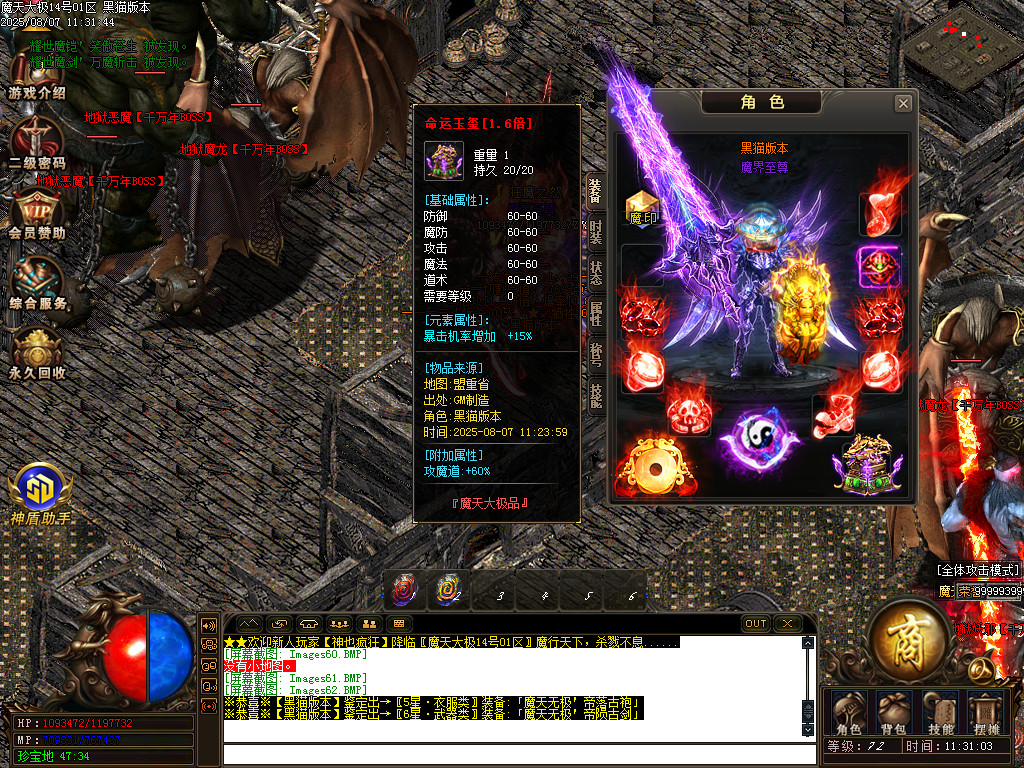Open 游戏介绍 game introduction

(37, 73)
